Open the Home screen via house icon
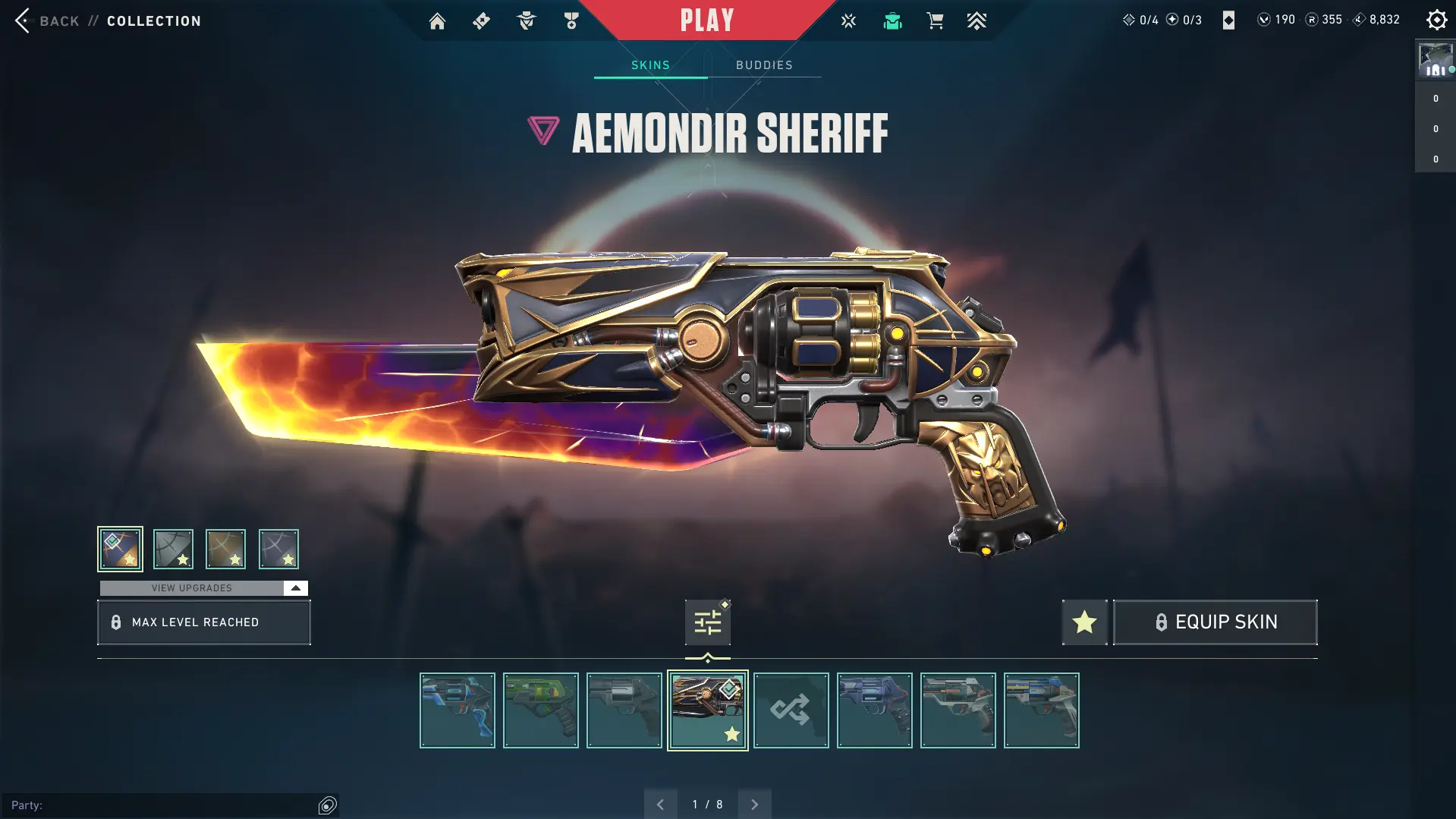1456x819 pixels. click(437, 20)
